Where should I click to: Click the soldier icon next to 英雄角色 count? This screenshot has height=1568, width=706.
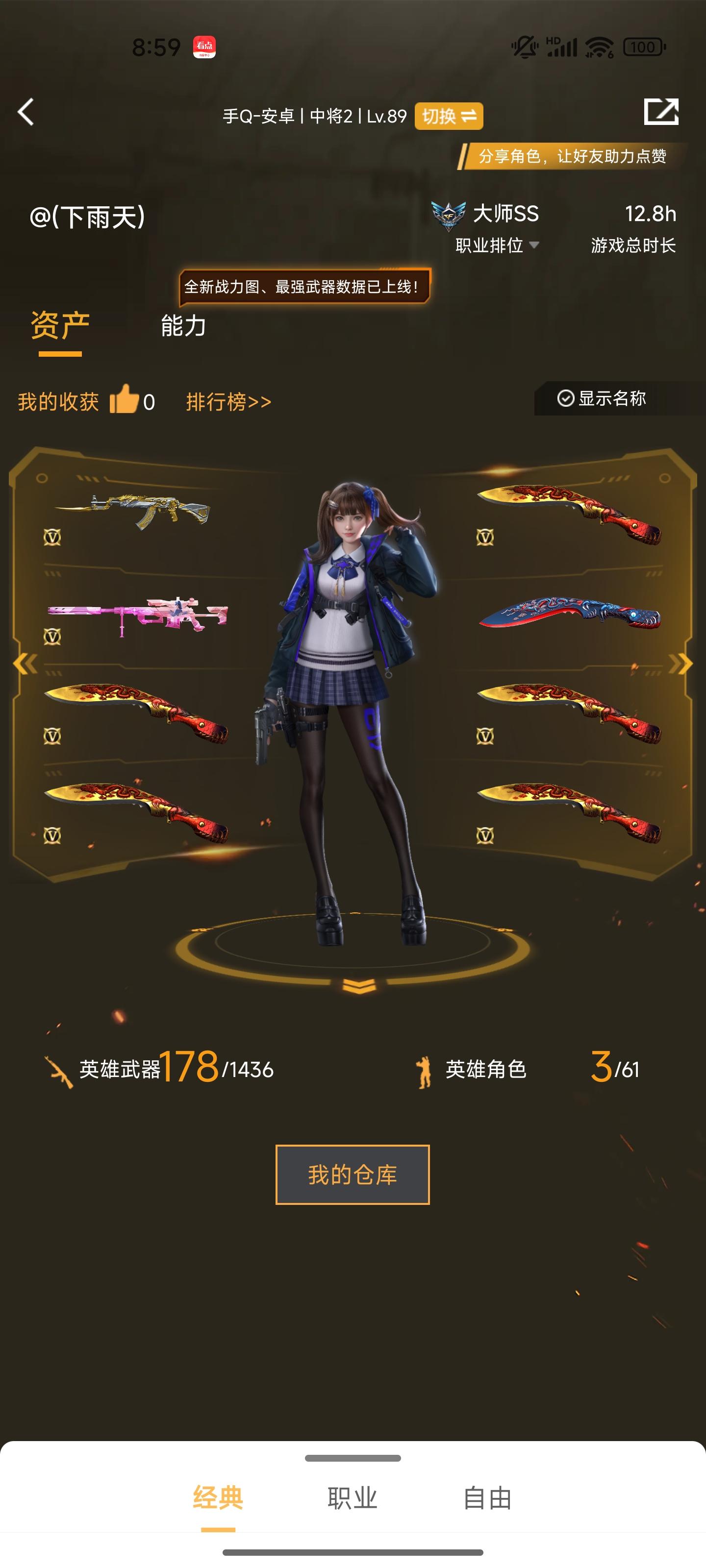click(x=422, y=1070)
